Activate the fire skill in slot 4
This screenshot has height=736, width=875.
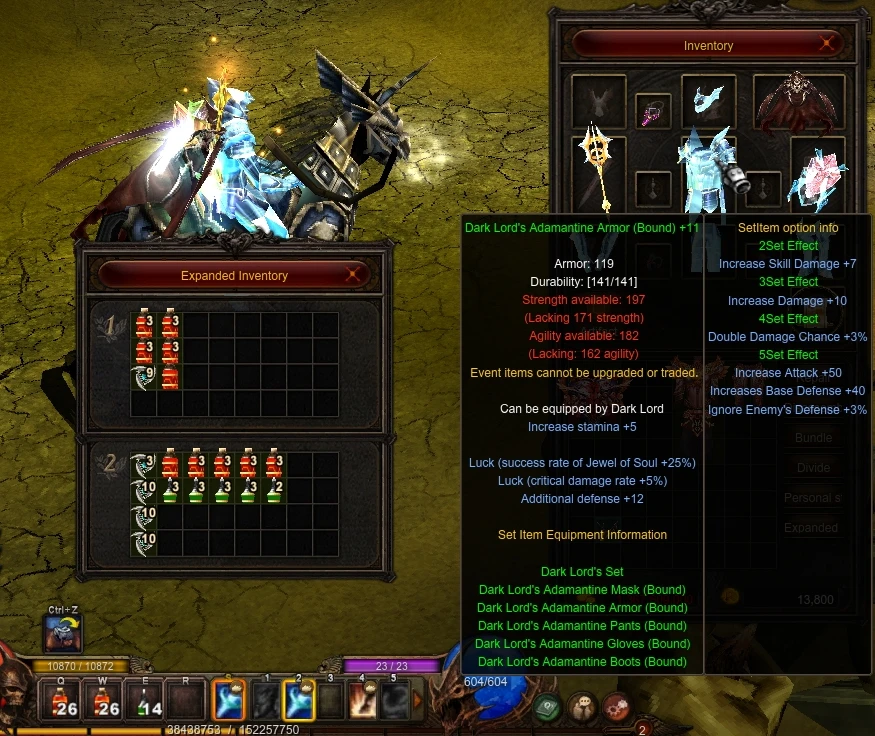click(362, 700)
